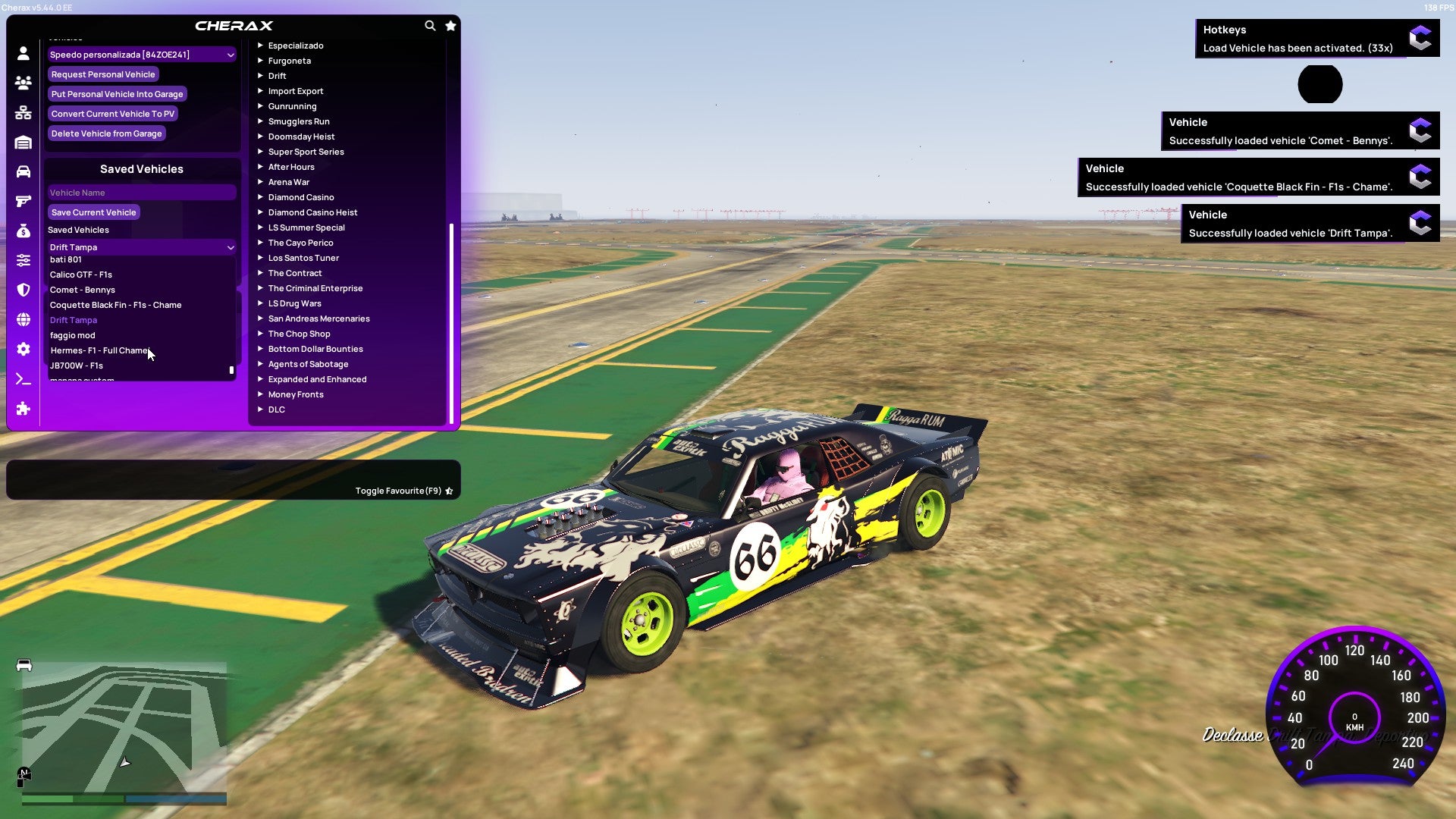
Task: Select the Comet - Bennys saved vehicle
Action: (82, 290)
